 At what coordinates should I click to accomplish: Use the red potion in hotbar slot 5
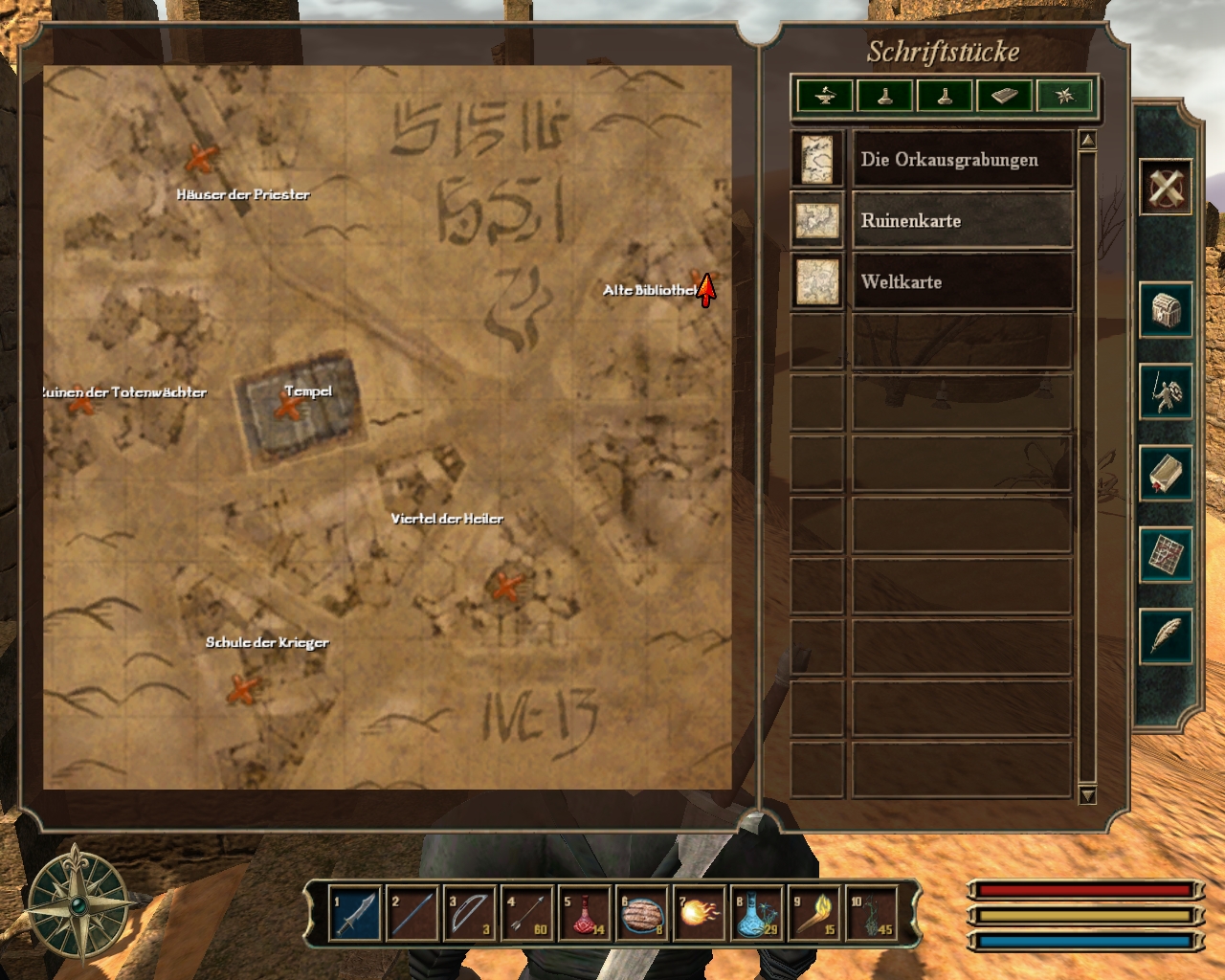tap(585, 914)
